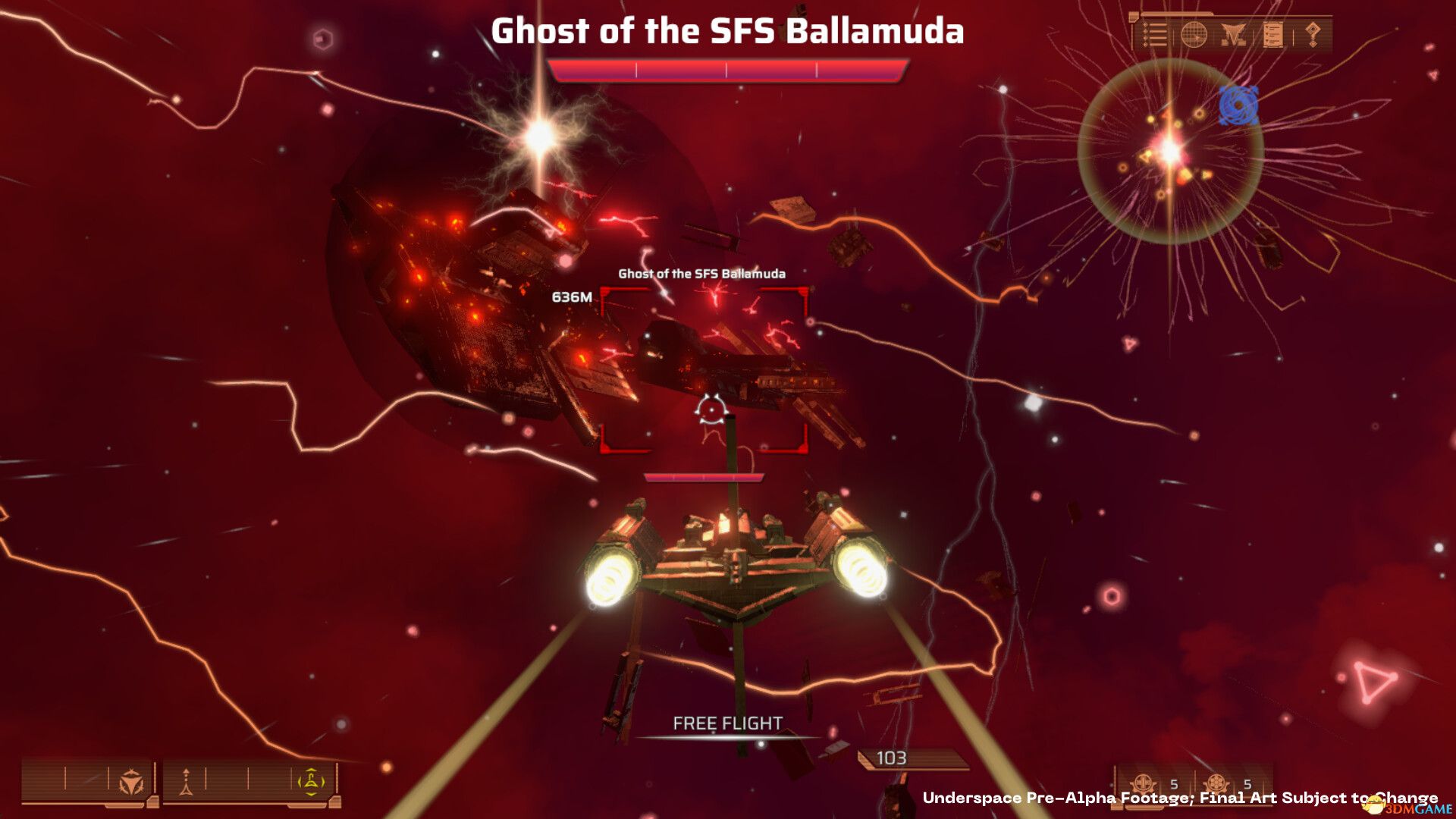Click the left ammo gear icon showing 5

[1141, 783]
